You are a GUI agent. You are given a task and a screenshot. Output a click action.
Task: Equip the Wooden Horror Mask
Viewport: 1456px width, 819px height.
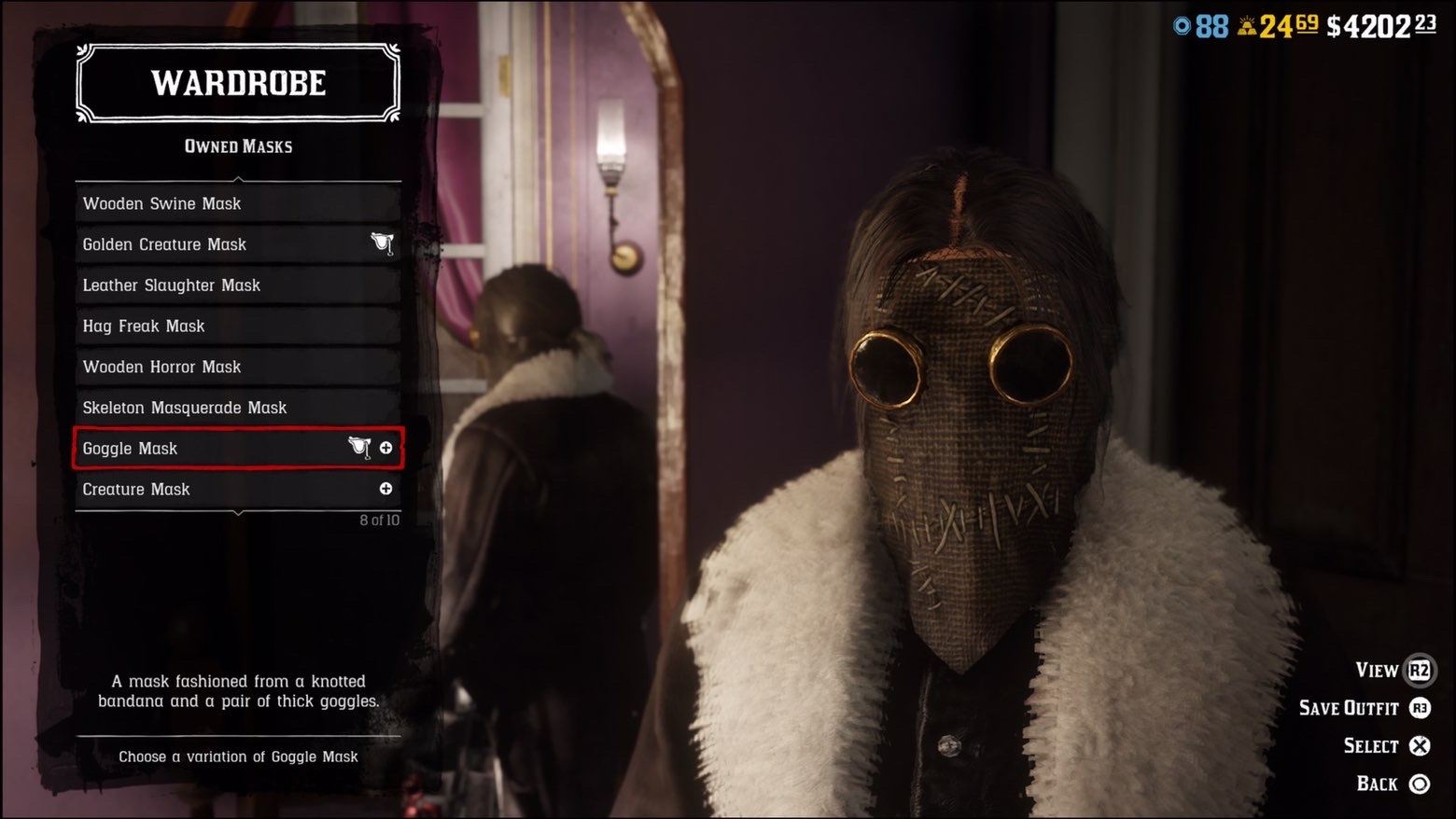(237, 367)
